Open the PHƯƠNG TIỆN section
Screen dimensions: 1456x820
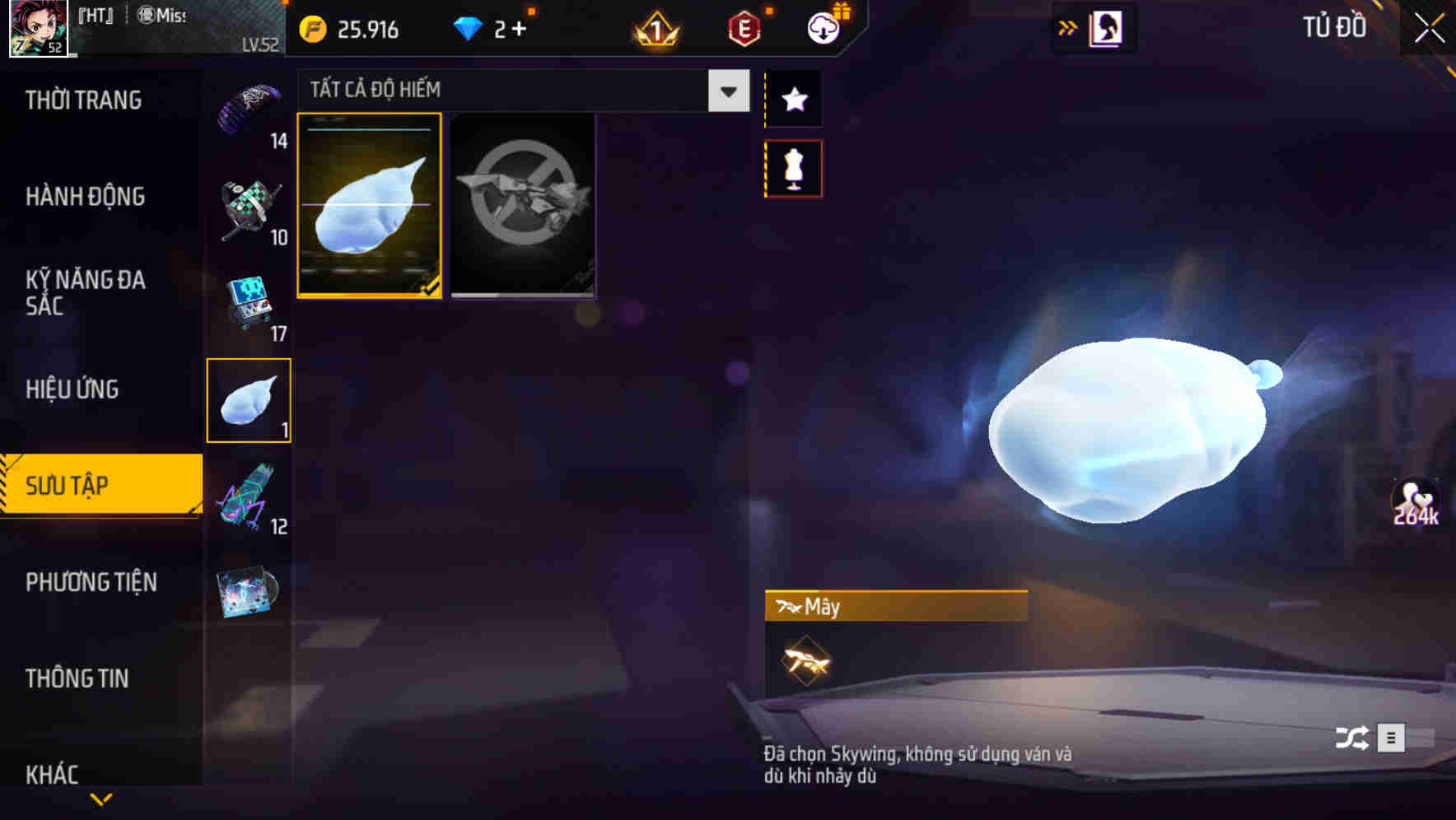[x=91, y=582]
